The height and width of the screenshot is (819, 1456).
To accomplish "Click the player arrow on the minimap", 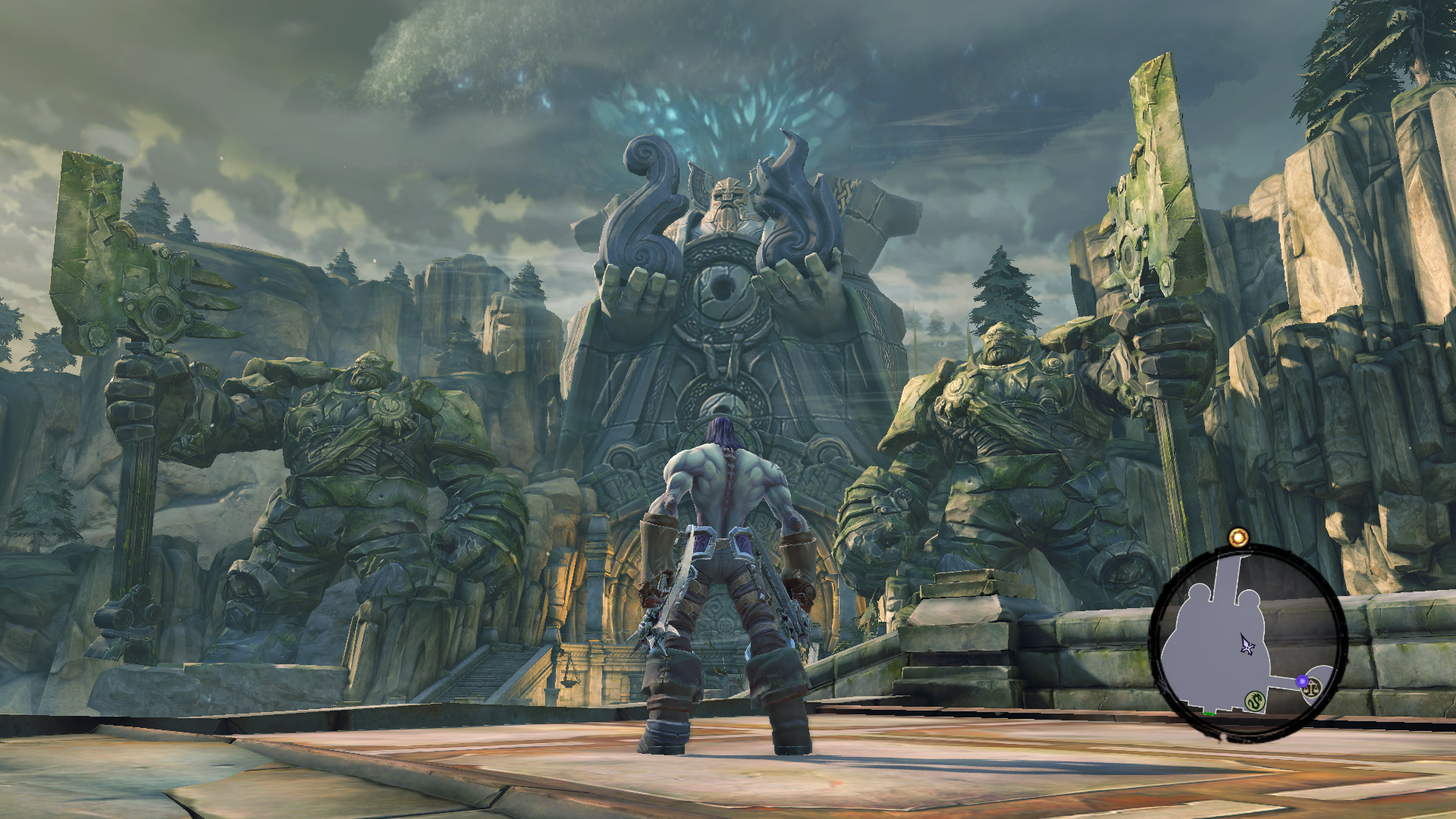I will click(1247, 644).
